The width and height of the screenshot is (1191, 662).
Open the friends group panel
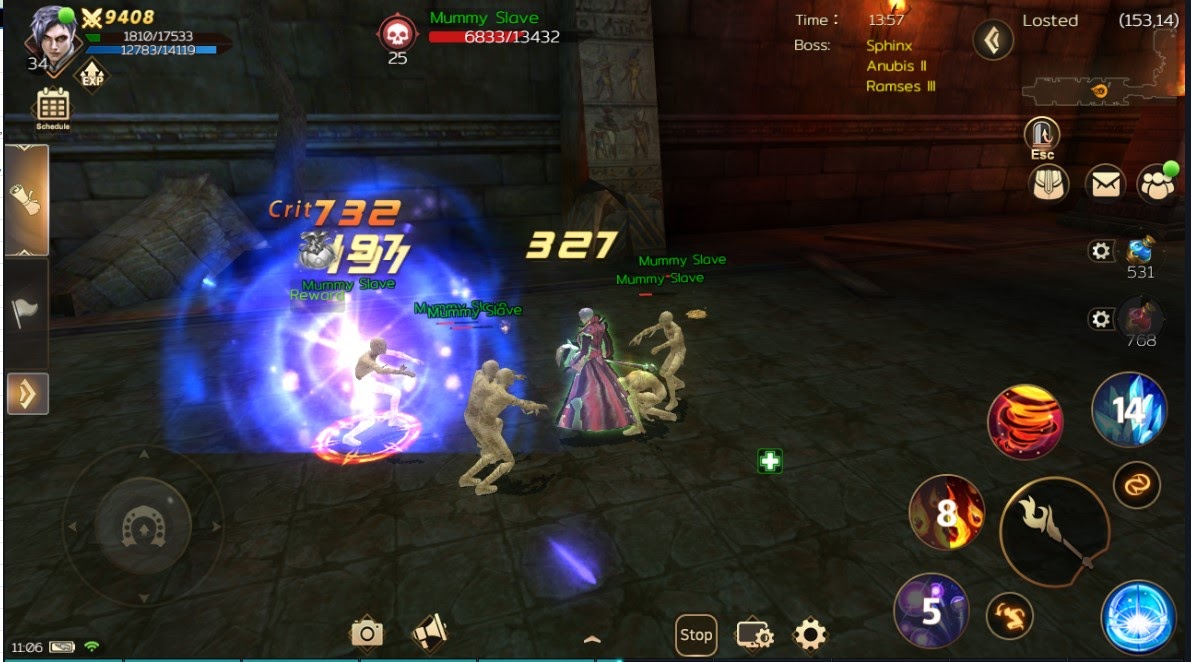click(1157, 184)
